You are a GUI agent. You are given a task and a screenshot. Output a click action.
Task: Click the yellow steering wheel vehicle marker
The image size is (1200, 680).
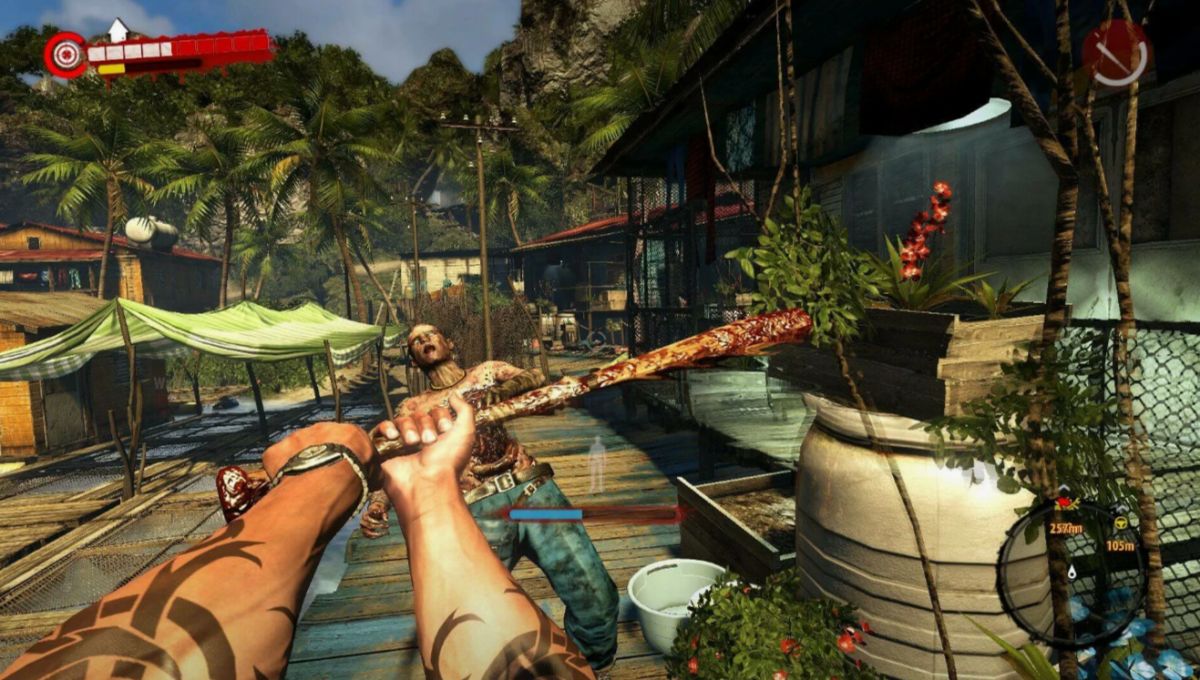1121,523
